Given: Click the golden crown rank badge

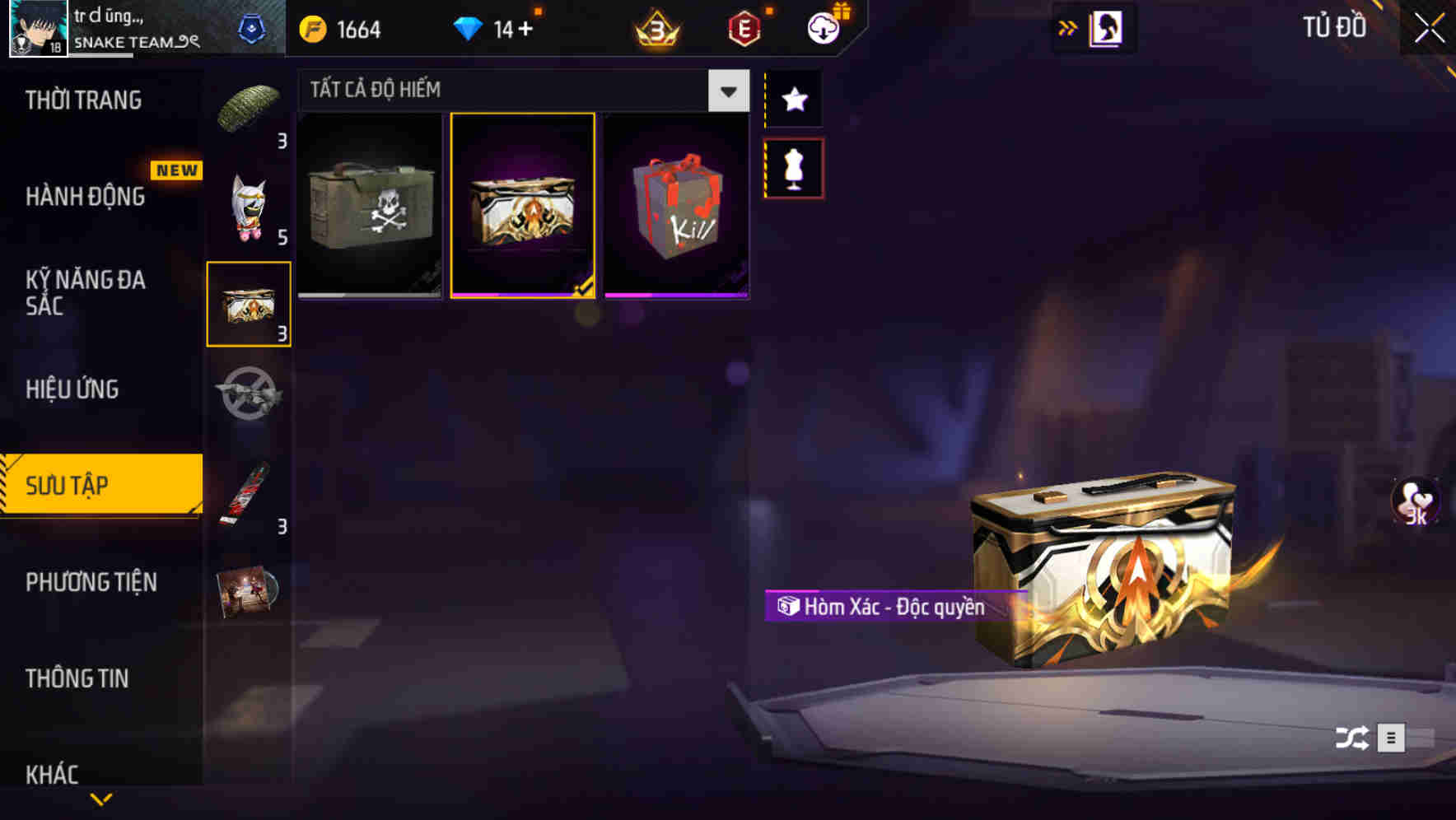Looking at the screenshot, I should click(655, 29).
